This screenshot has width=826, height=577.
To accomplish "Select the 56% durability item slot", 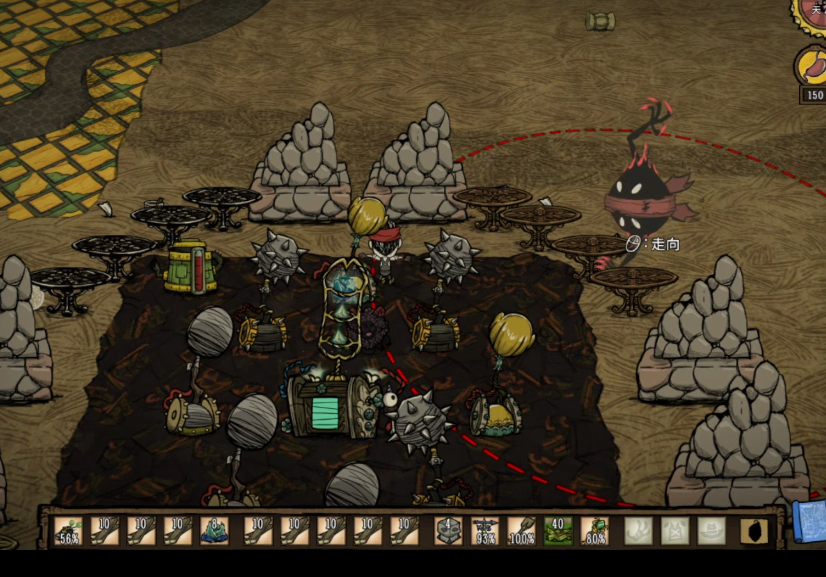I will [69, 530].
